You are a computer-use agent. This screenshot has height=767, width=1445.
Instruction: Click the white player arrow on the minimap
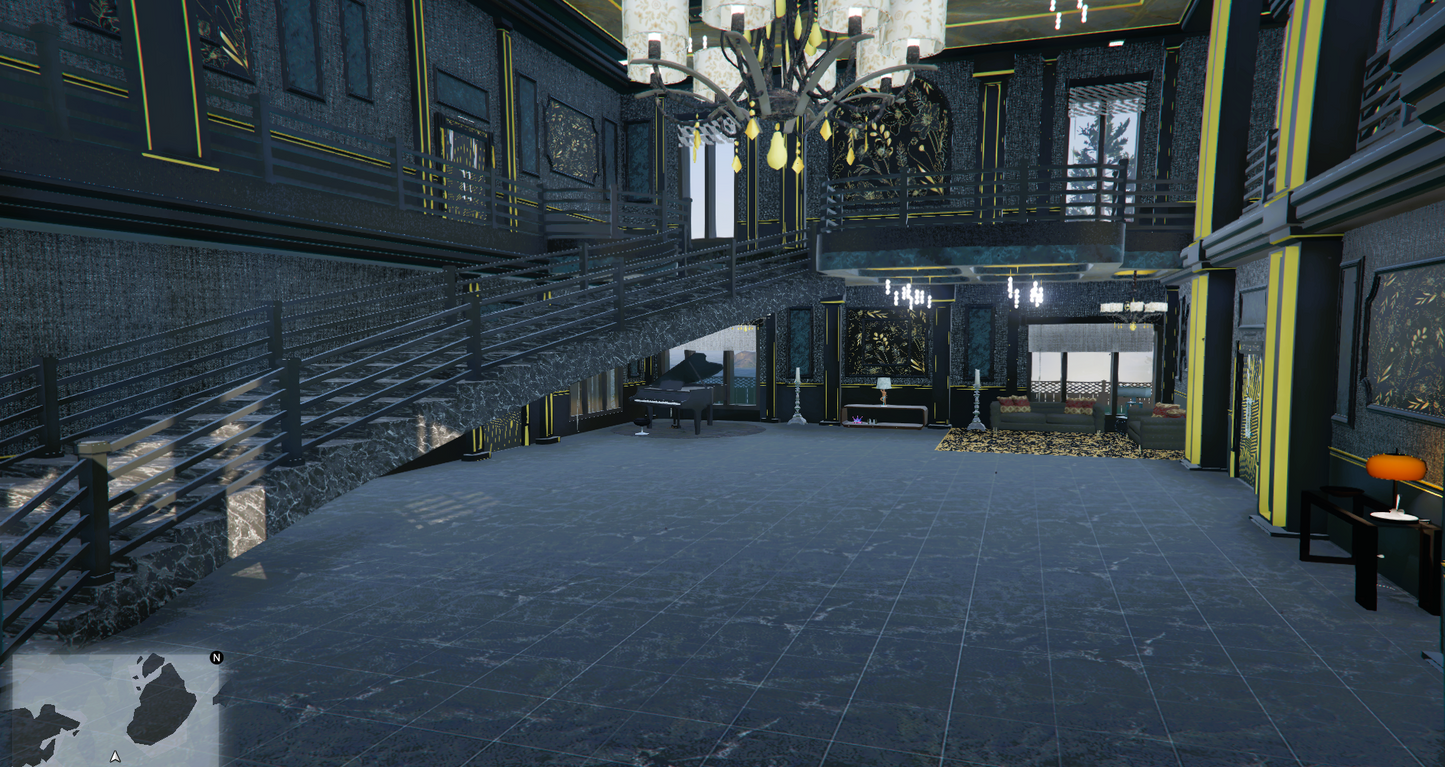tap(115, 756)
